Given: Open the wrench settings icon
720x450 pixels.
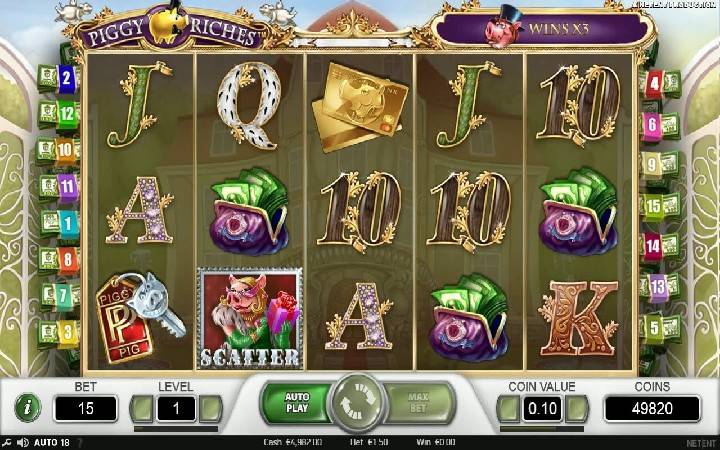Looking at the screenshot, I should (x=8, y=442).
